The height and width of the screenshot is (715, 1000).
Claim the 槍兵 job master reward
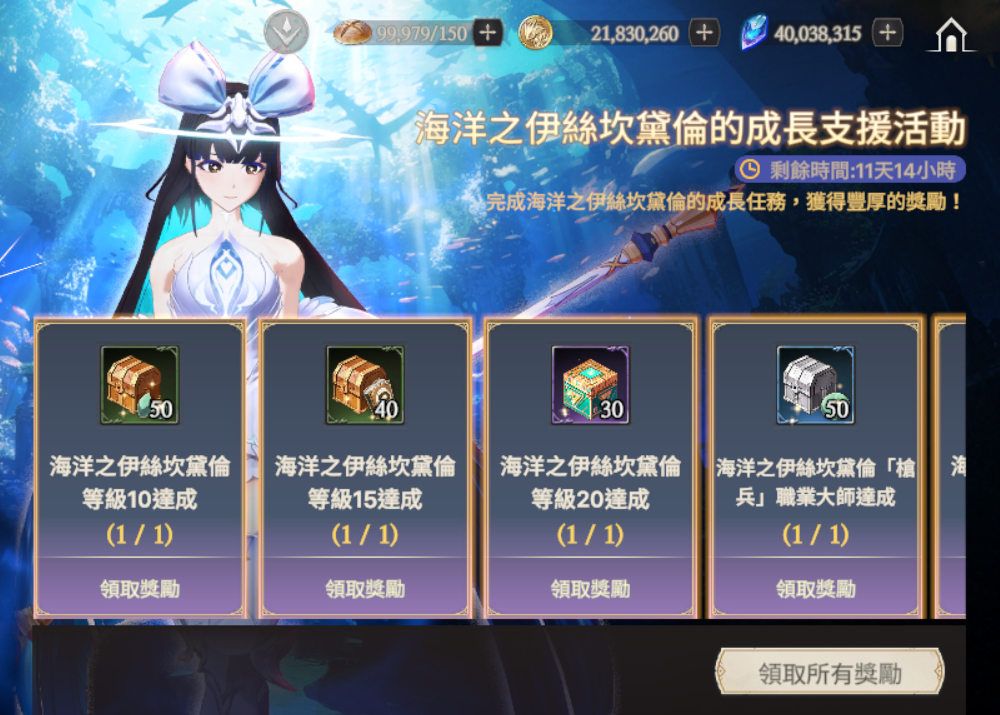tap(815, 588)
